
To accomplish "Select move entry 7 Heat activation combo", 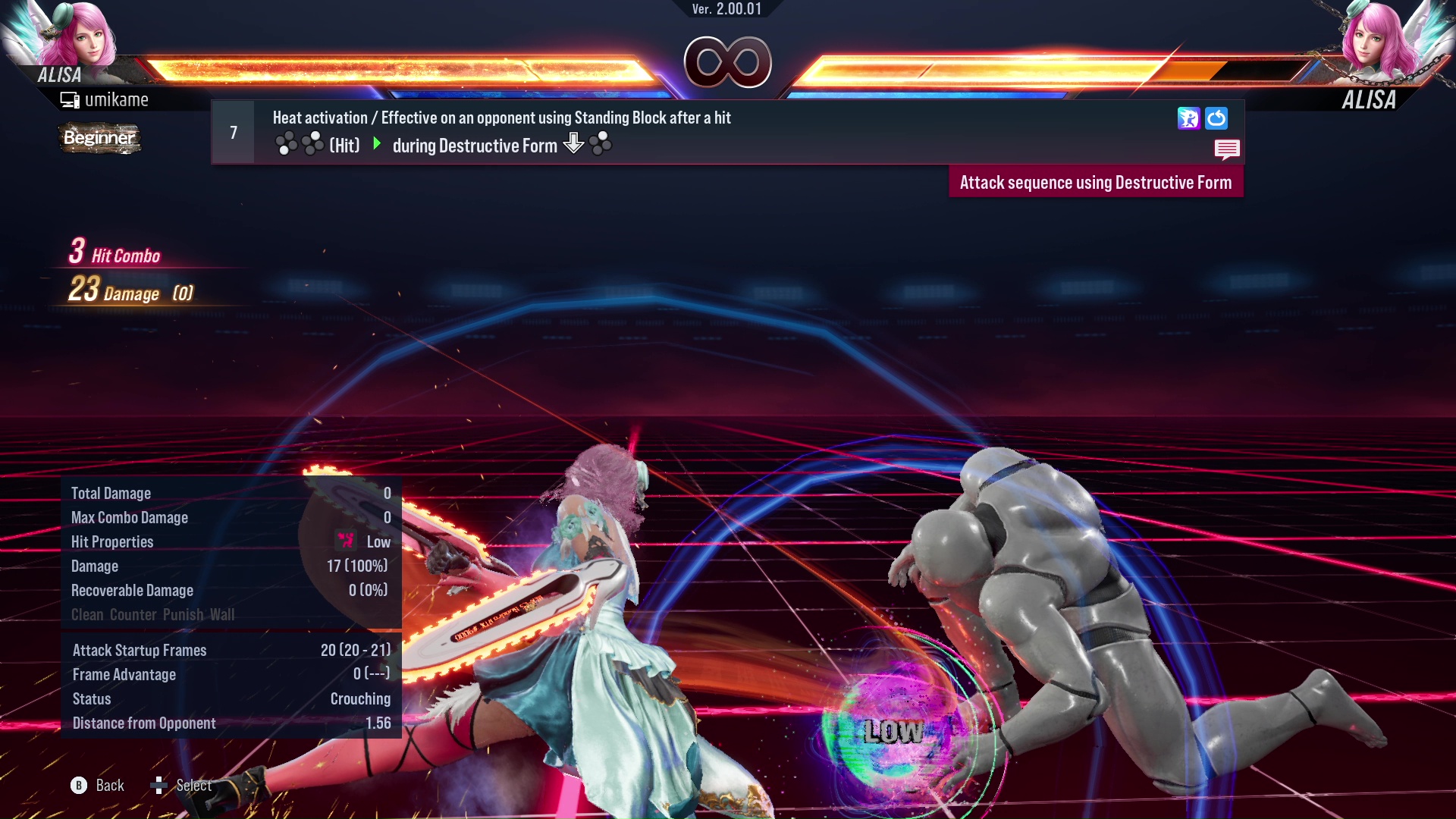I will (x=500, y=132).
